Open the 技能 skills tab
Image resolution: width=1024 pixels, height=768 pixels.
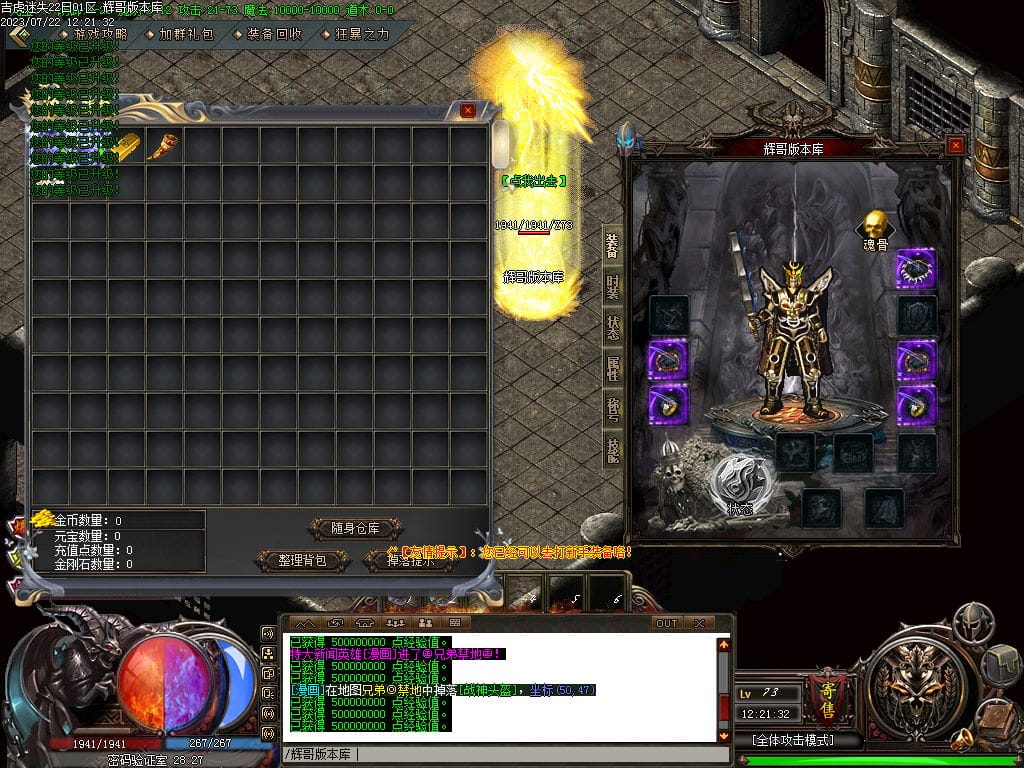[x=613, y=451]
